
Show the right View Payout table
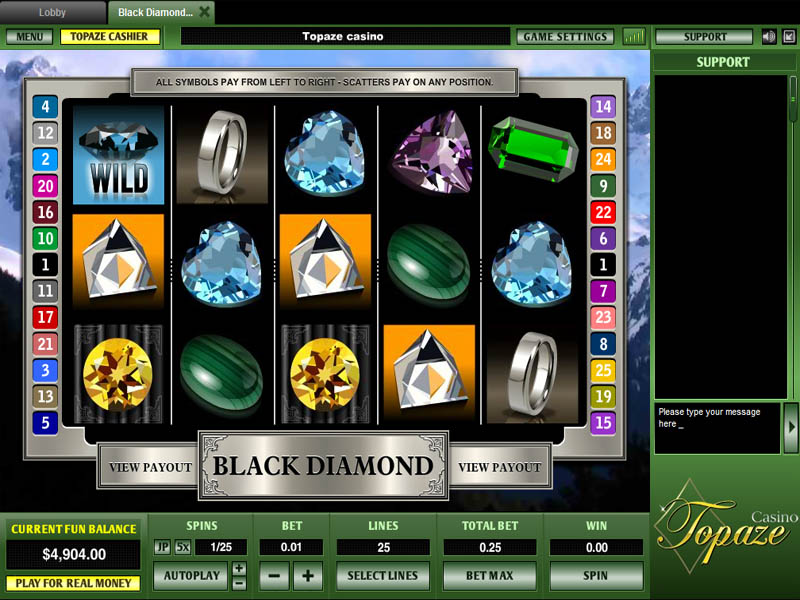pos(498,467)
